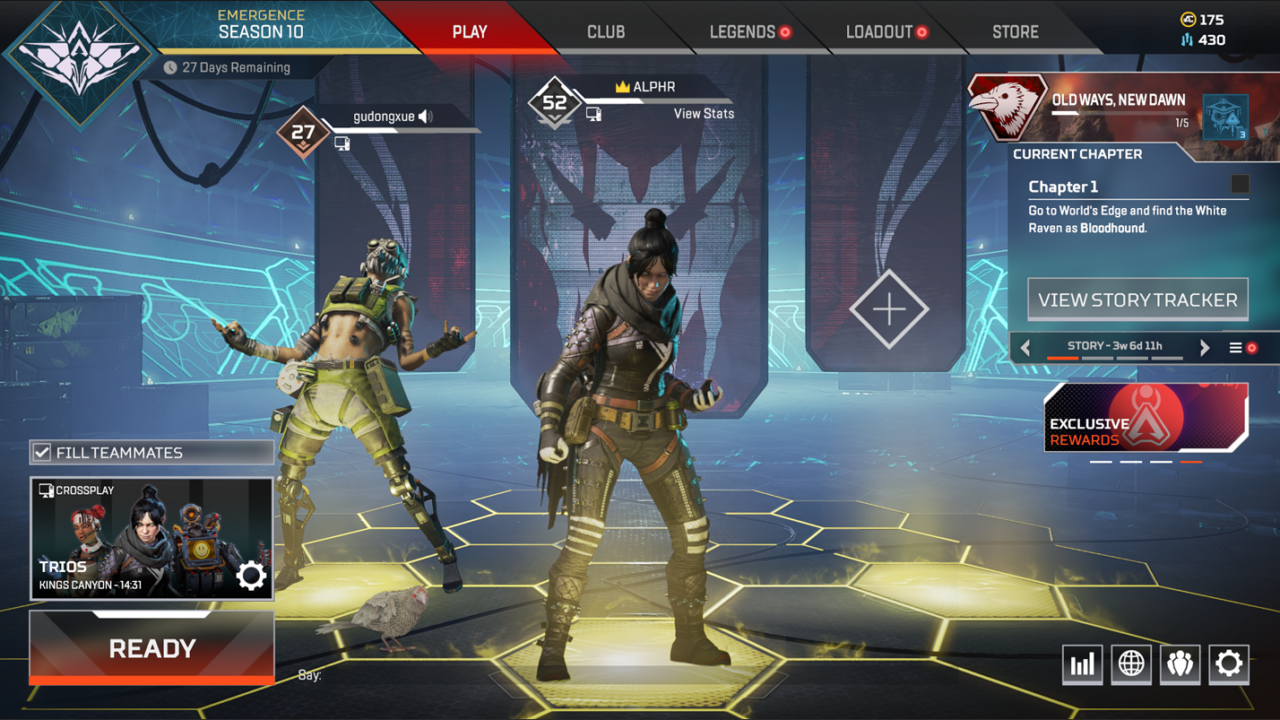The image size is (1280, 720).
Task: Select the last Exclusive Rewards page indicator dot
Action: (x=1192, y=461)
